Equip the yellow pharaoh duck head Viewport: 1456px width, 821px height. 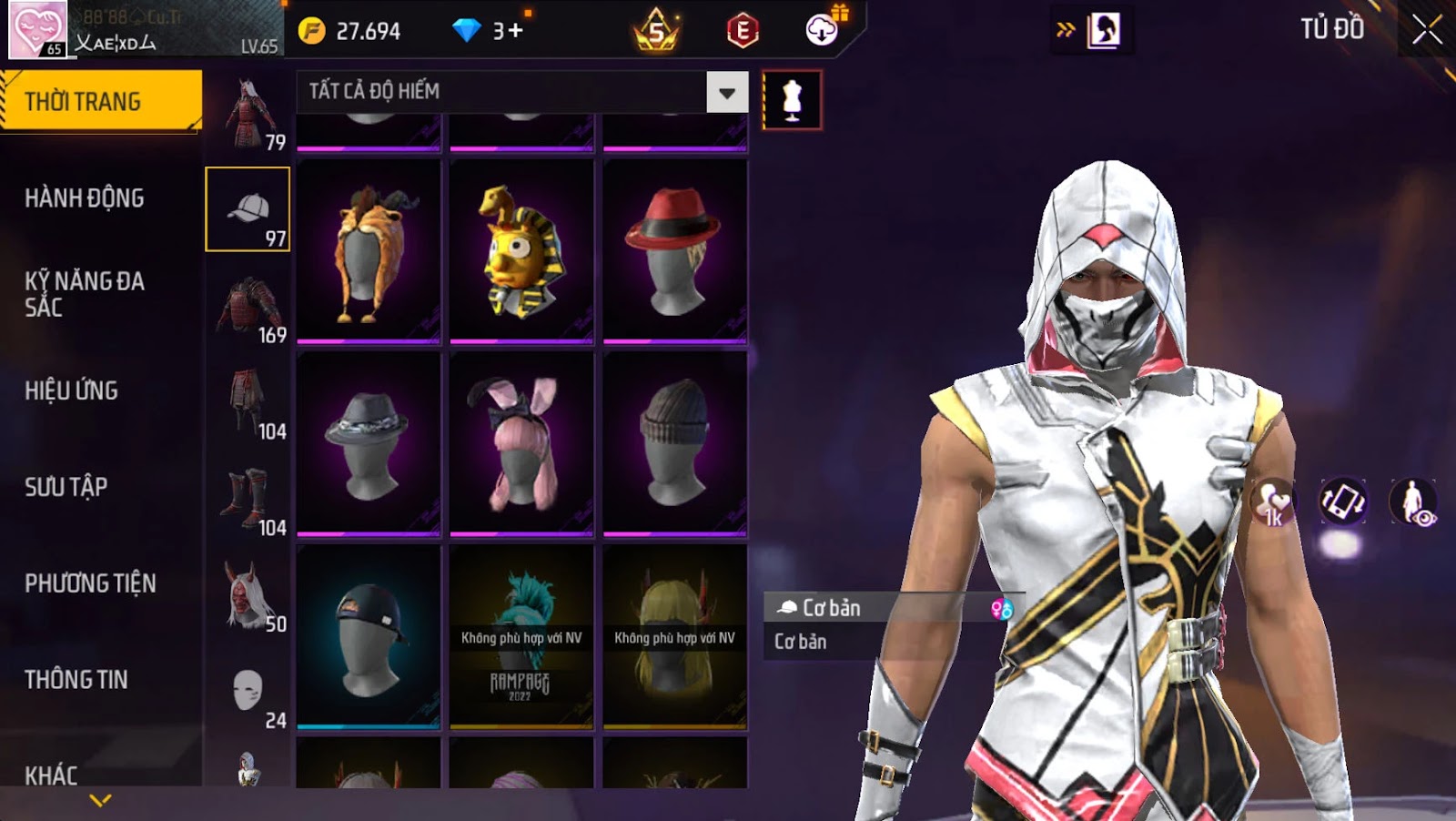pos(521,251)
